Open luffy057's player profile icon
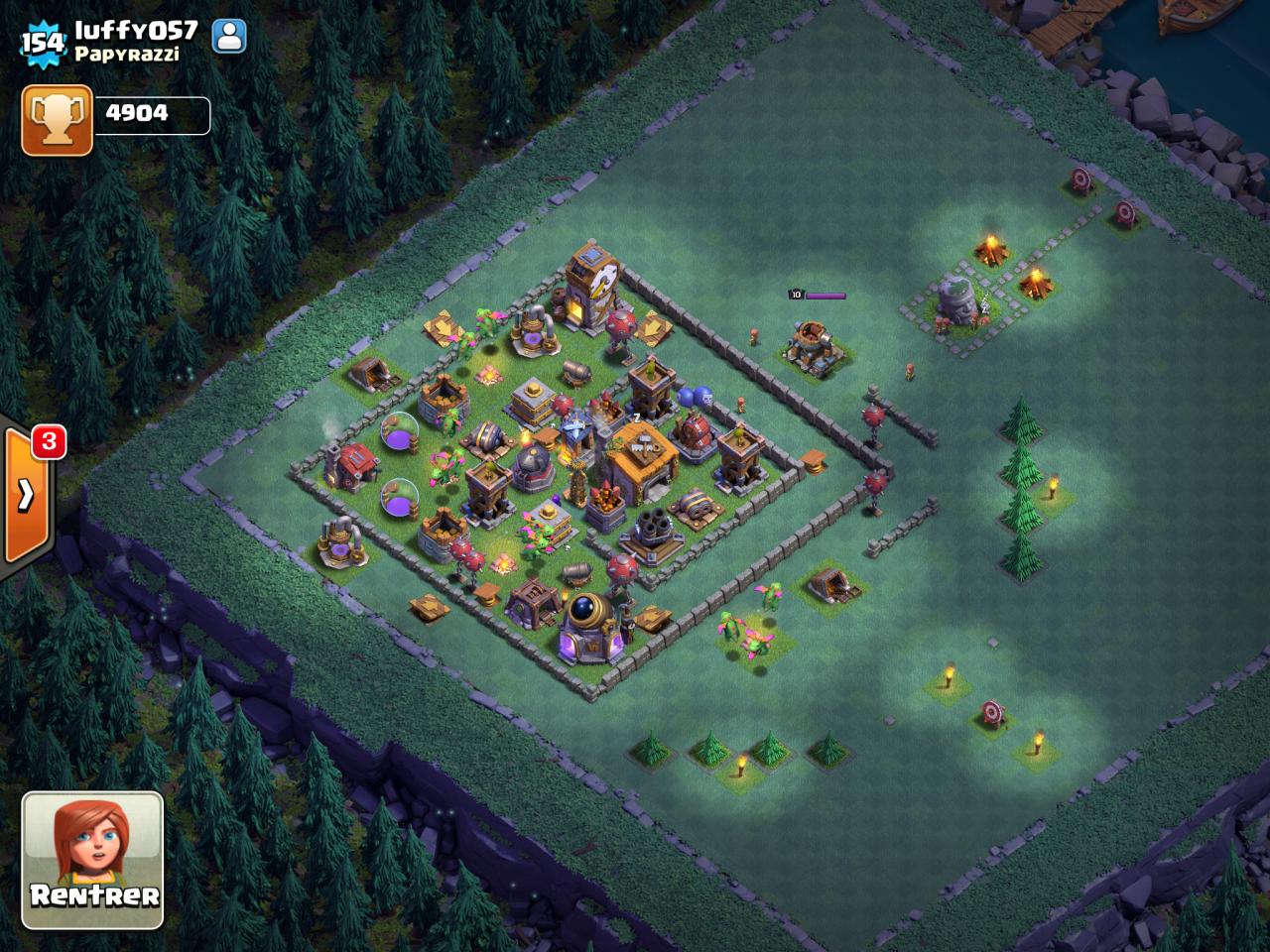The width and height of the screenshot is (1270, 952). (x=229, y=36)
